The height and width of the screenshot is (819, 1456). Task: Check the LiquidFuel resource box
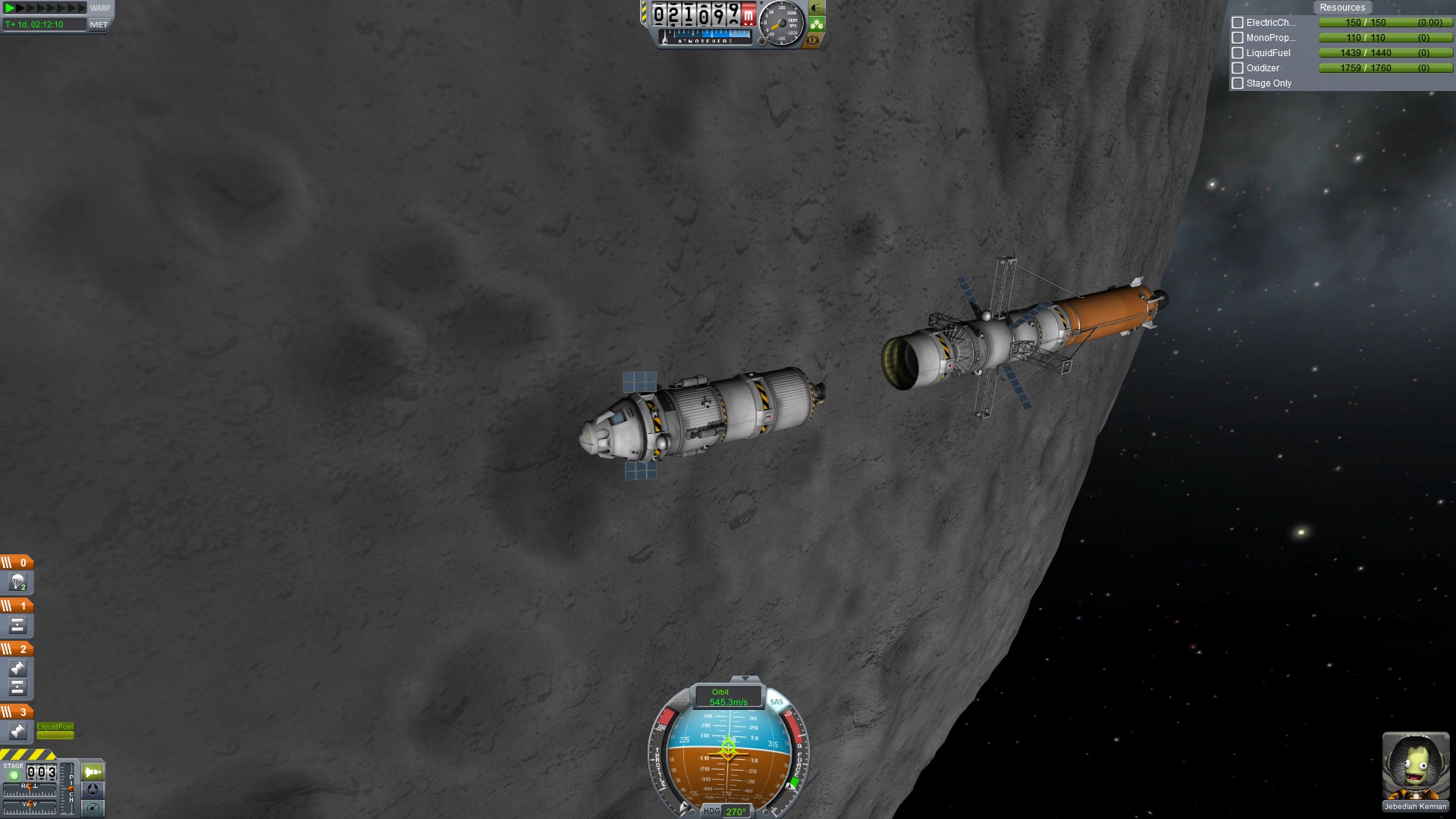pyautogui.click(x=1238, y=53)
